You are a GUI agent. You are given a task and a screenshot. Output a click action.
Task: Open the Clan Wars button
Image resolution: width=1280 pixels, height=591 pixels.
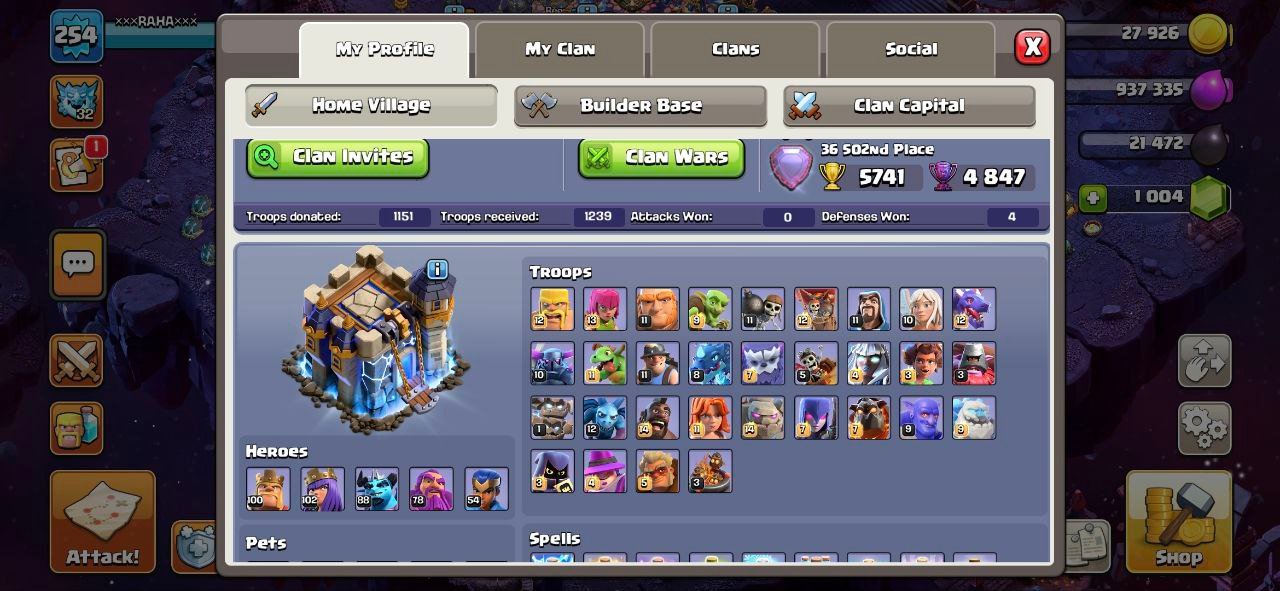[661, 157]
